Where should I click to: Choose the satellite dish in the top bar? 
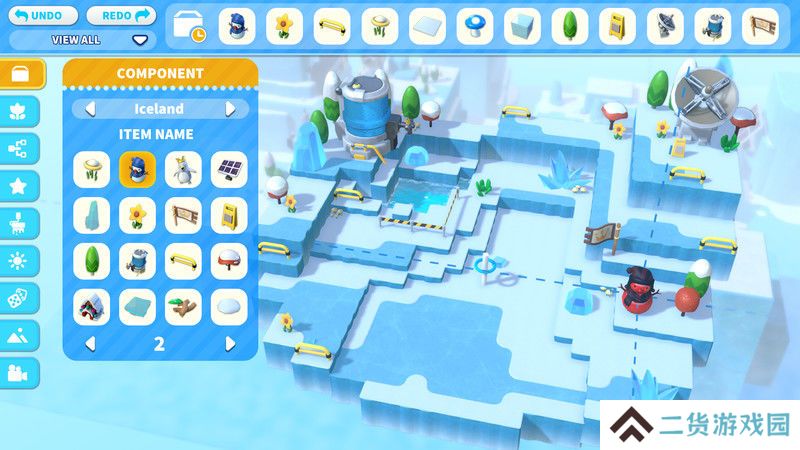(665, 26)
